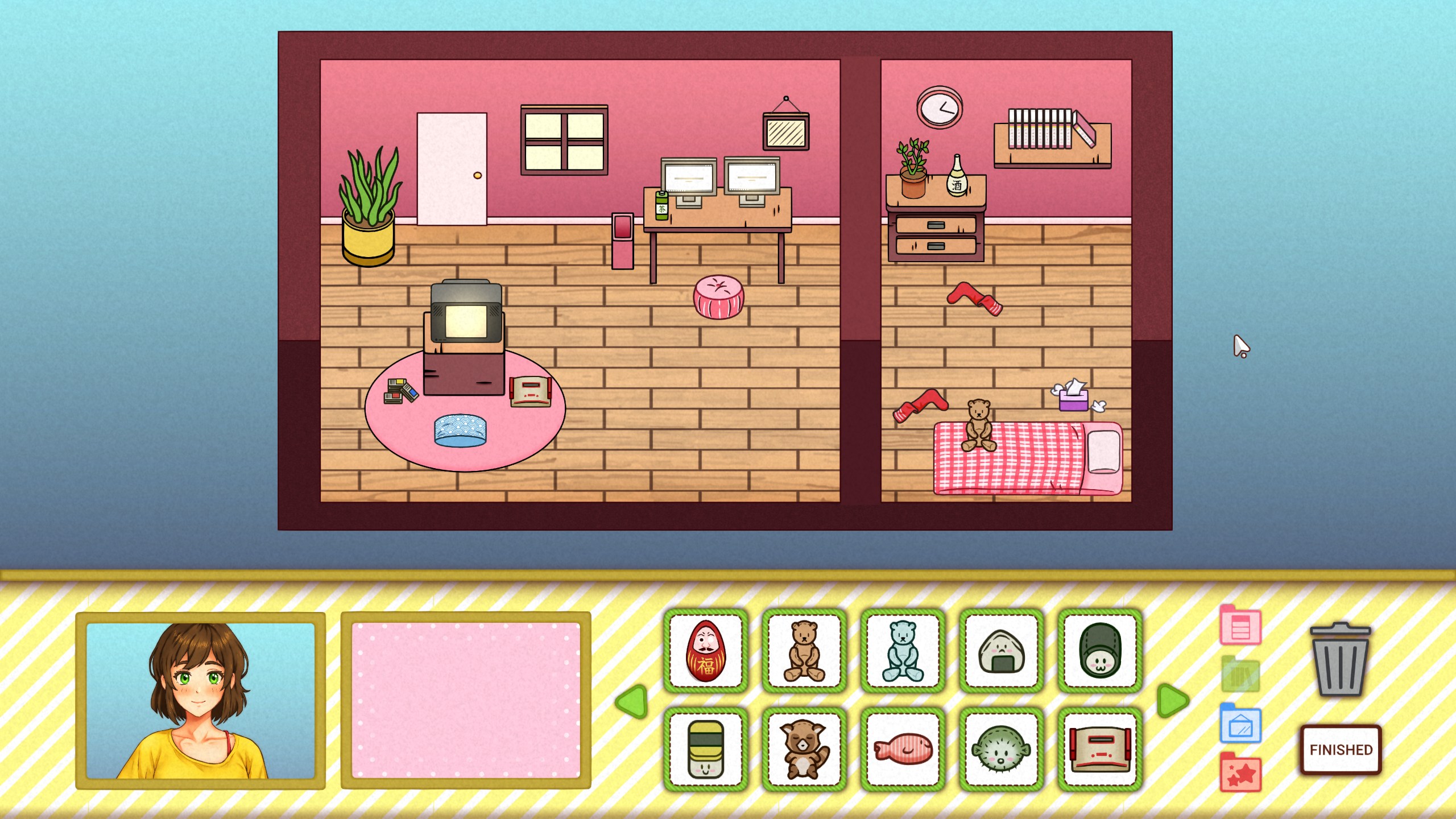The height and width of the screenshot is (819, 1456).
Task: Pick the blue polar bear plush
Action: point(901,652)
